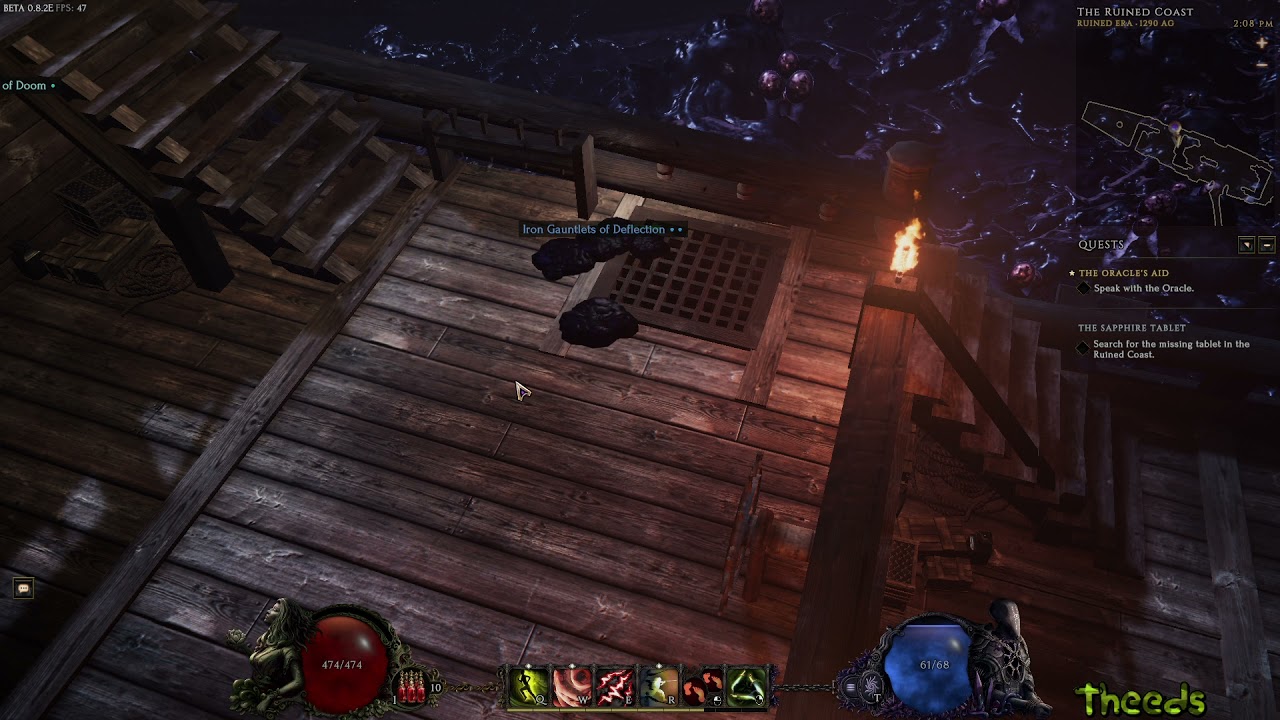This screenshot has width=1280, height=720.
Task: Open the menu button beside the mana orb
Action: pyautogui.click(x=851, y=687)
